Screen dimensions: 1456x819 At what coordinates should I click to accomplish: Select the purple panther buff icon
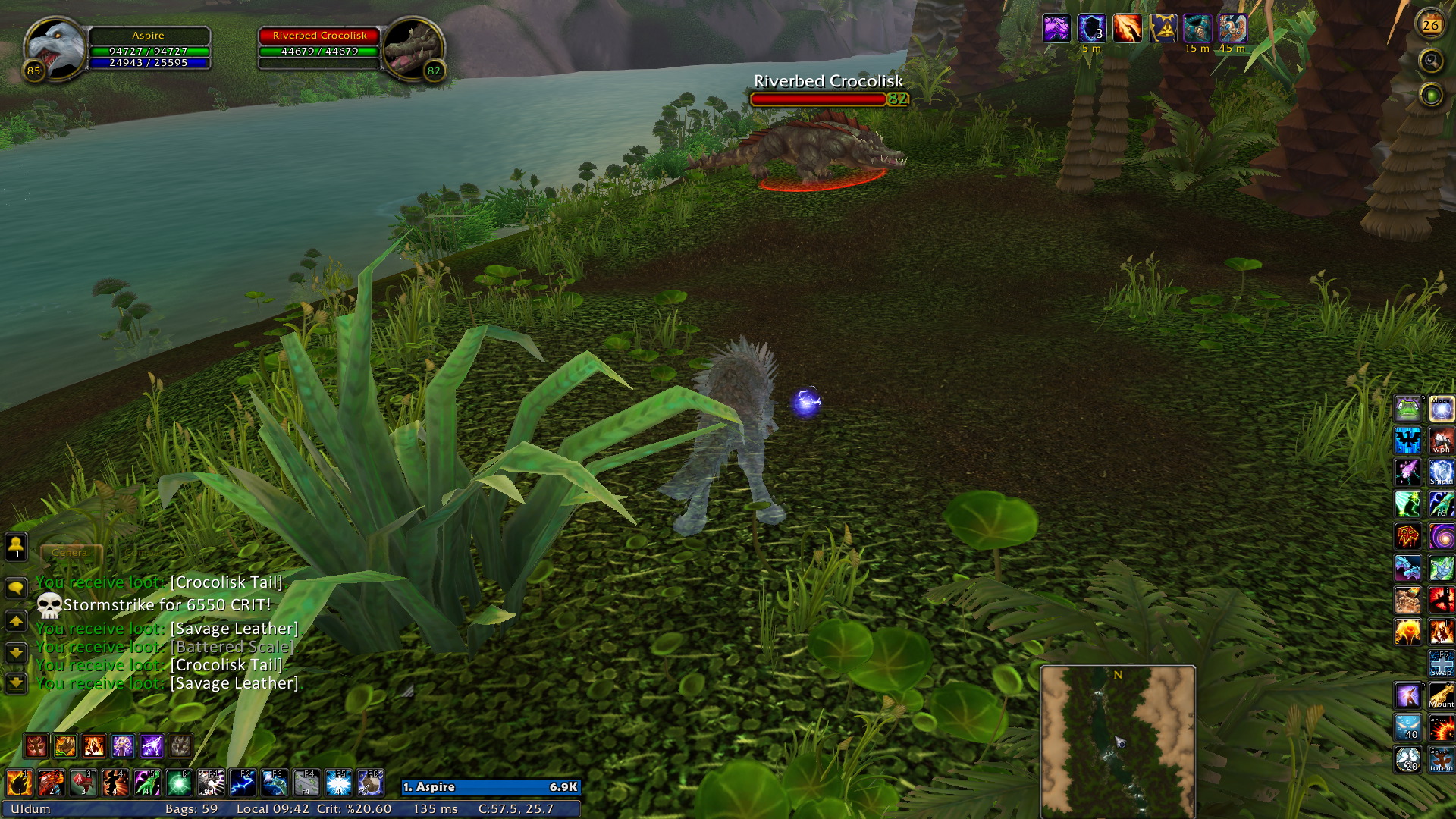click(1056, 29)
